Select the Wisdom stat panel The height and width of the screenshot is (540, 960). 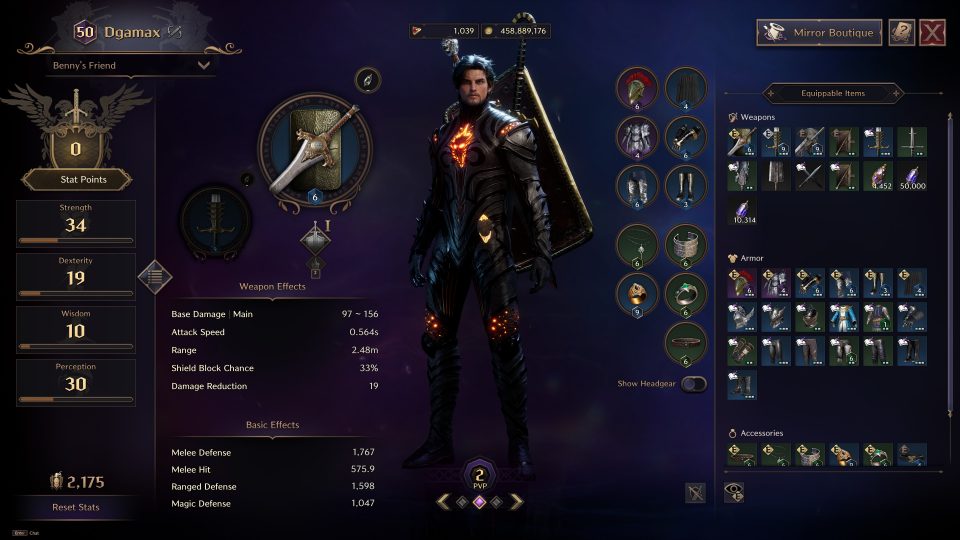pyautogui.click(x=76, y=329)
